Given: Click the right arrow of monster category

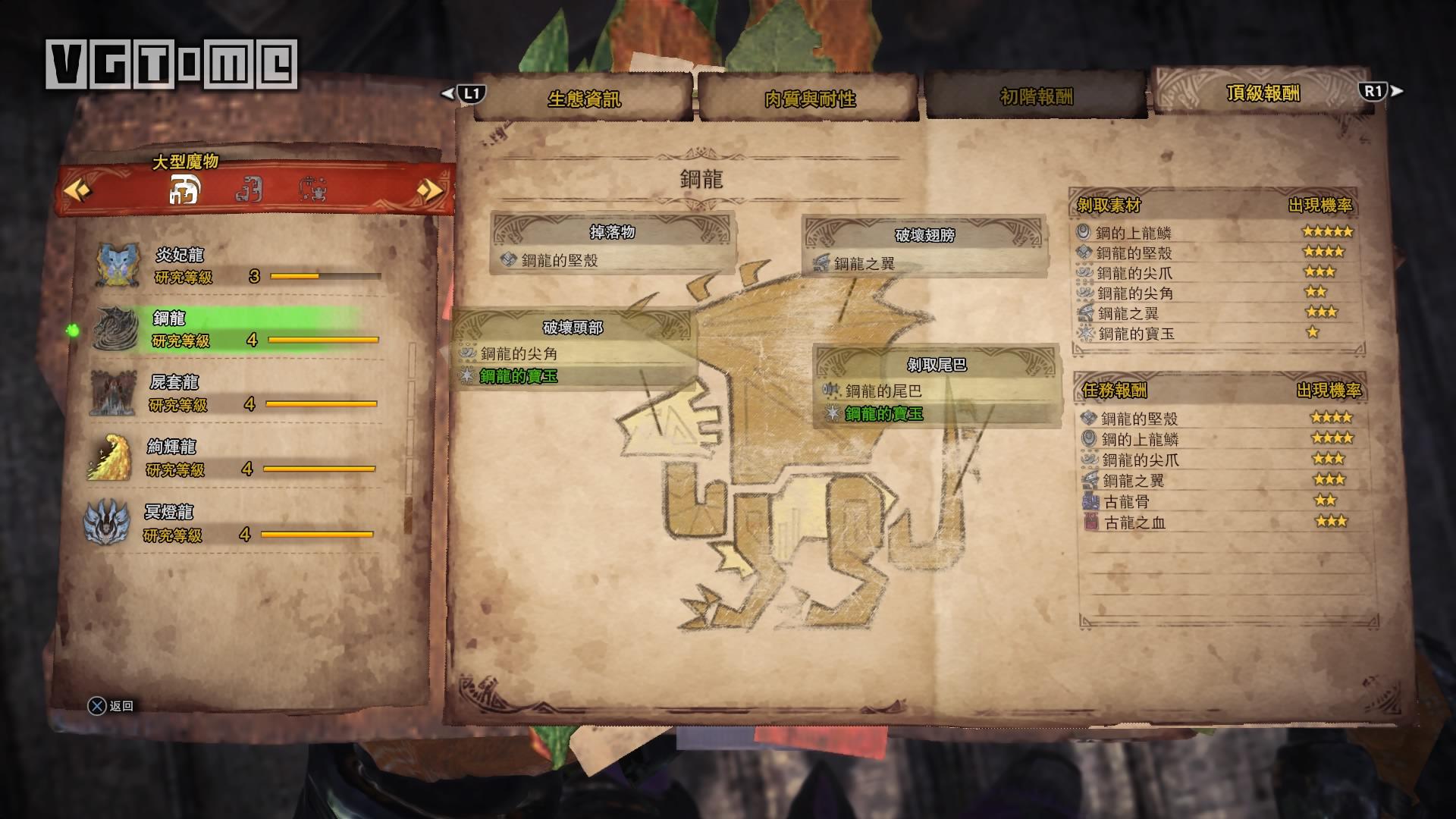Looking at the screenshot, I should tap(430, 190).
